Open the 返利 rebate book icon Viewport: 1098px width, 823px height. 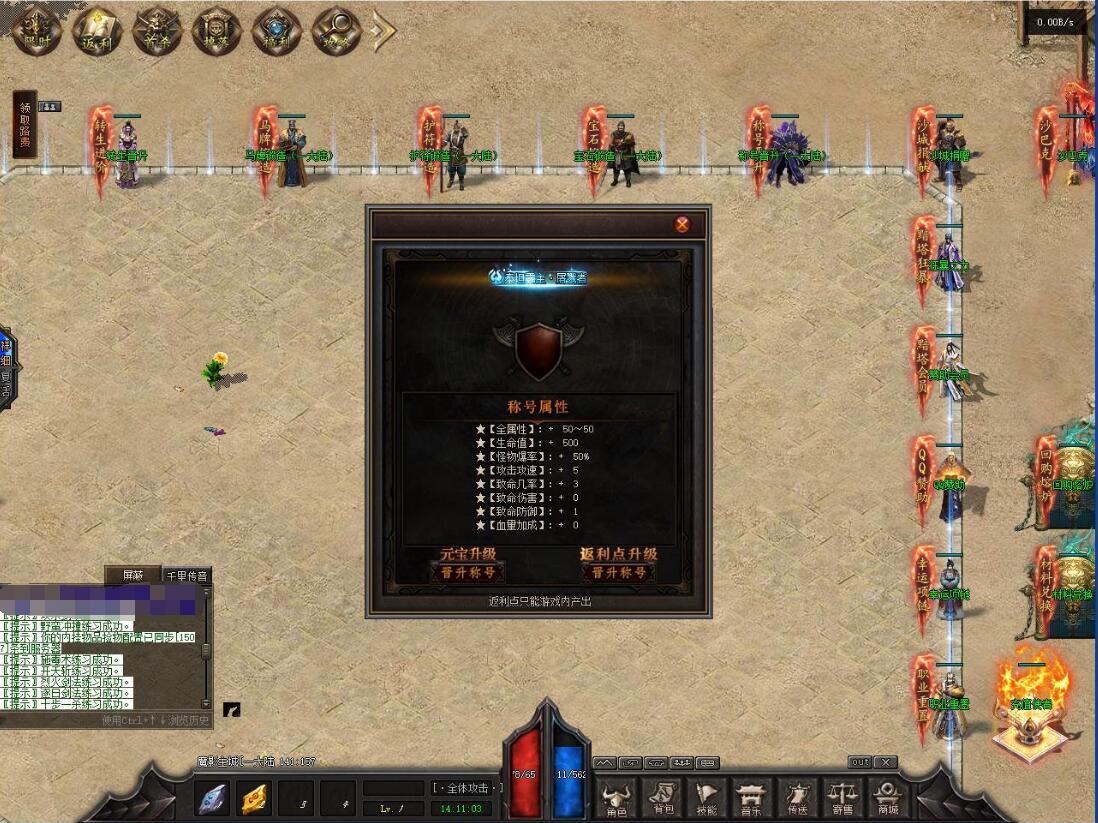[x=98, y=32]
